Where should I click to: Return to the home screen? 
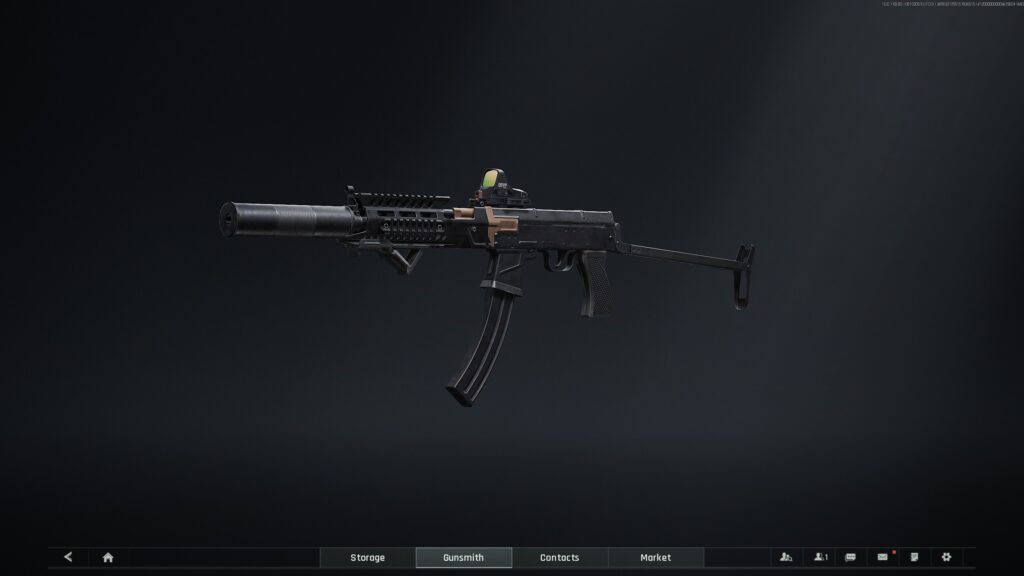tap(108, 557)
